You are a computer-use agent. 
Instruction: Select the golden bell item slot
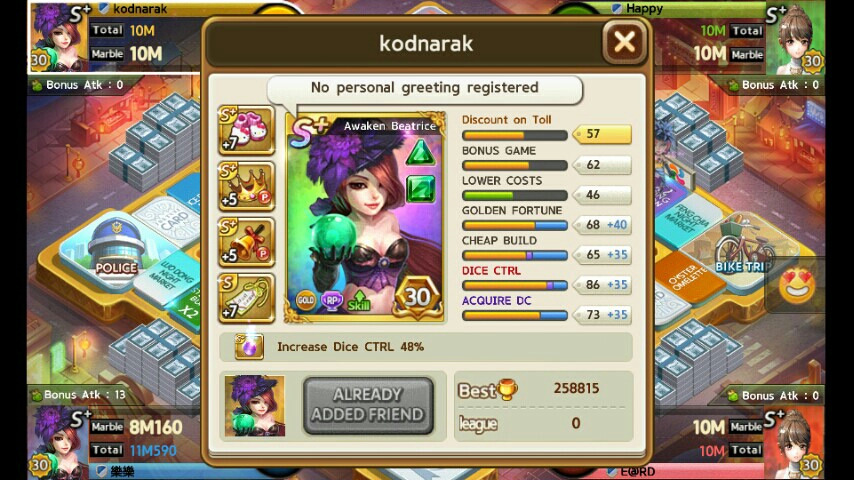[246, 243]
